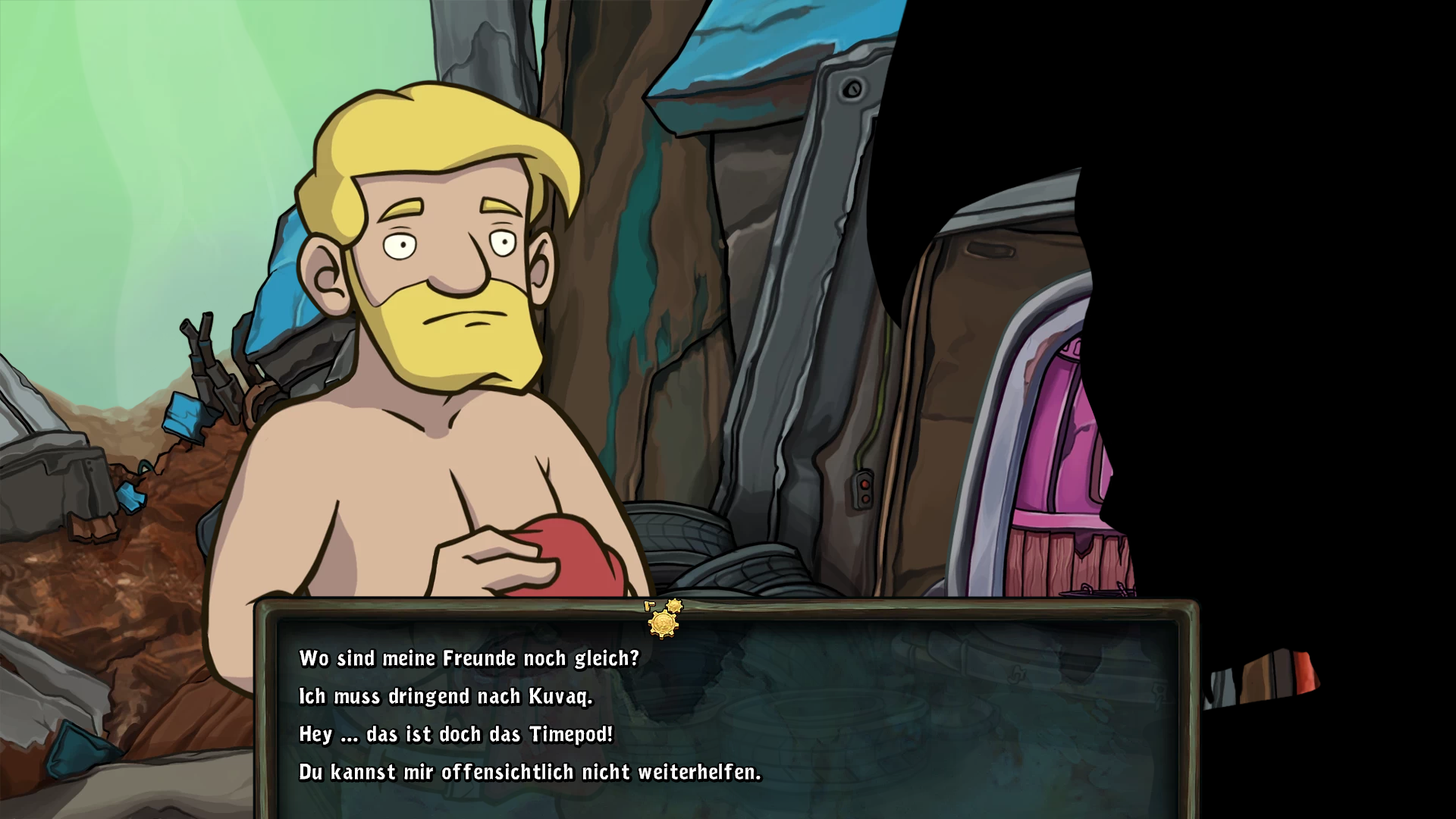Select "Ich muss dringend nach Kuvaq." reply
The height and width of the screenshot is (819, 1456).
coord(445,696)
